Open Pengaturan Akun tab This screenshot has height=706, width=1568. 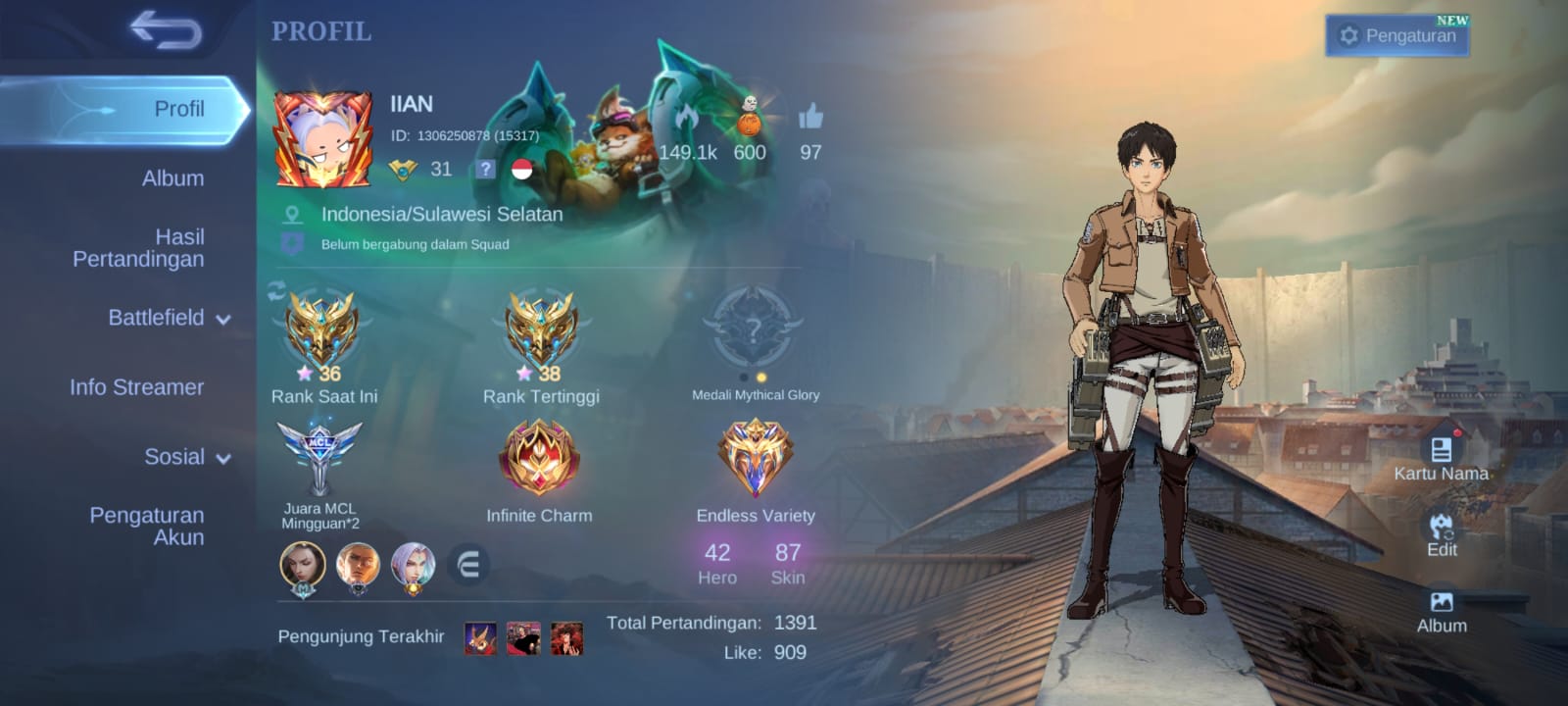click(147, 527)
